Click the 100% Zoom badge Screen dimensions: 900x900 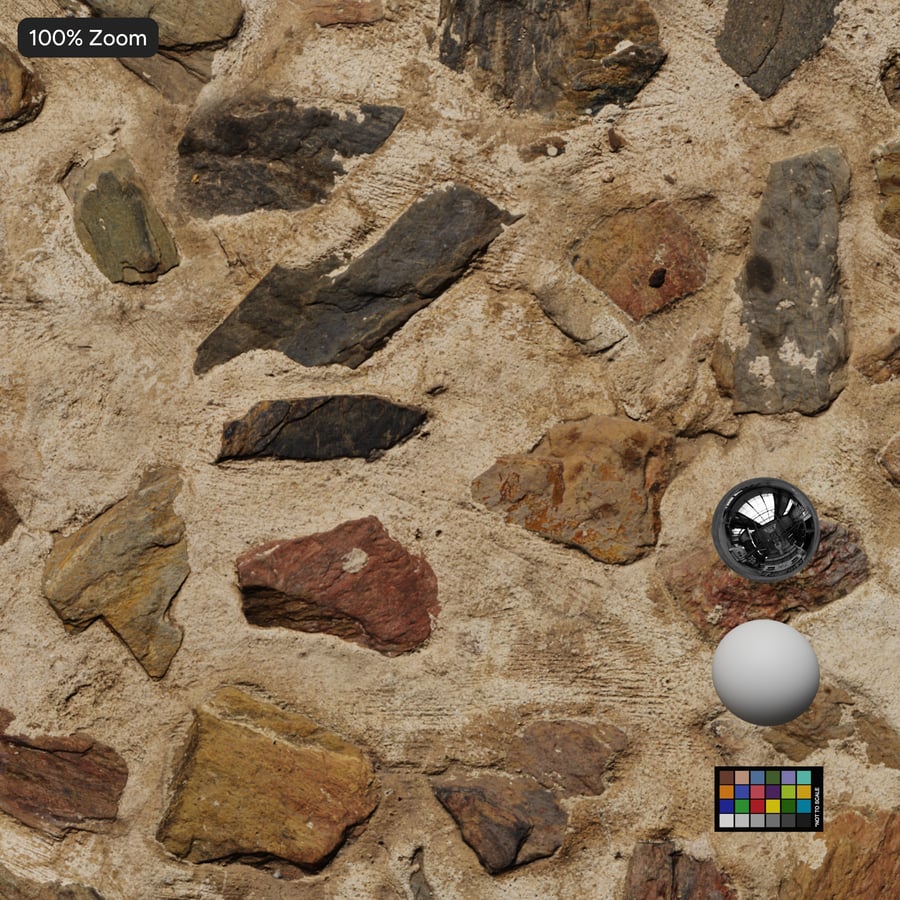[x=88, y=38]
